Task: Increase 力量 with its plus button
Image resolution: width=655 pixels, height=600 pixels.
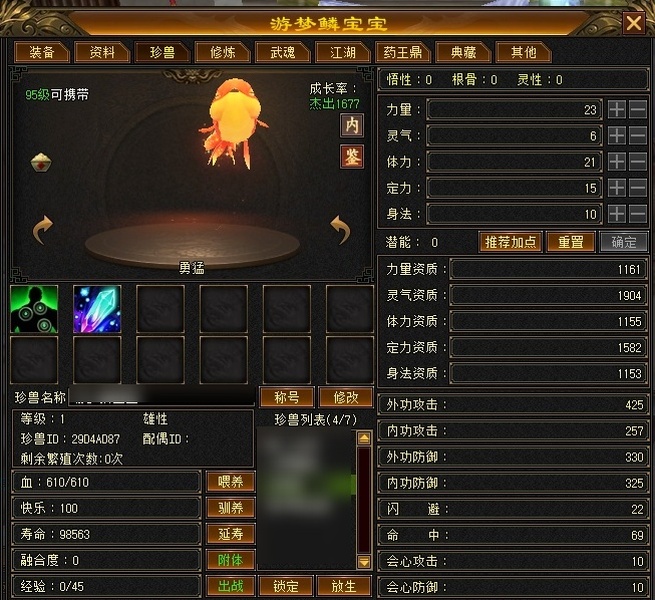Action: [x=617, y=109]
